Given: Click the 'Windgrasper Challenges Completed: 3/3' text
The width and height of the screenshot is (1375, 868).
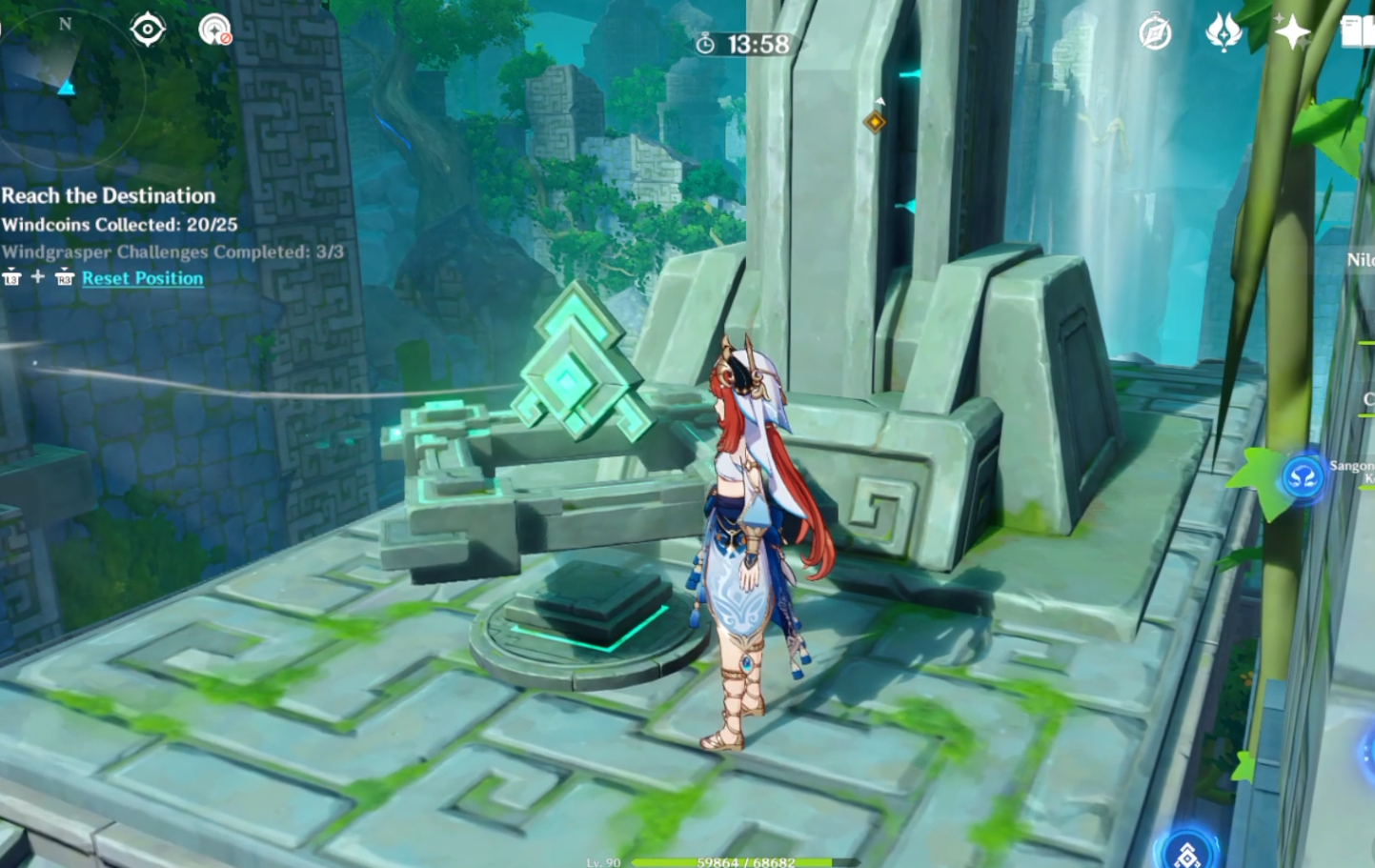Looking at the screenshot, I should 174,251.
